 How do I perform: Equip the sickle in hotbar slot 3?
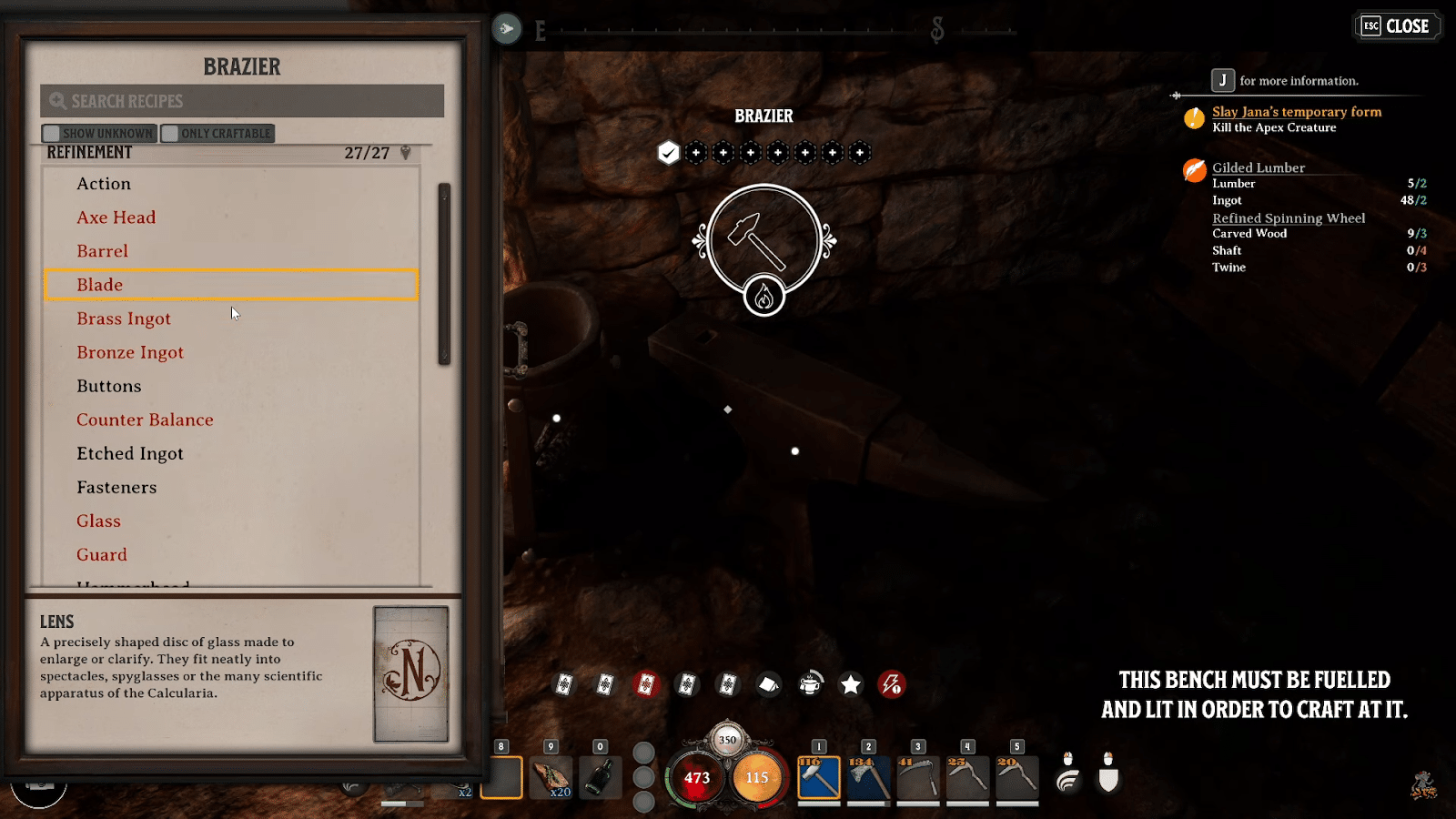click(916, 778)
